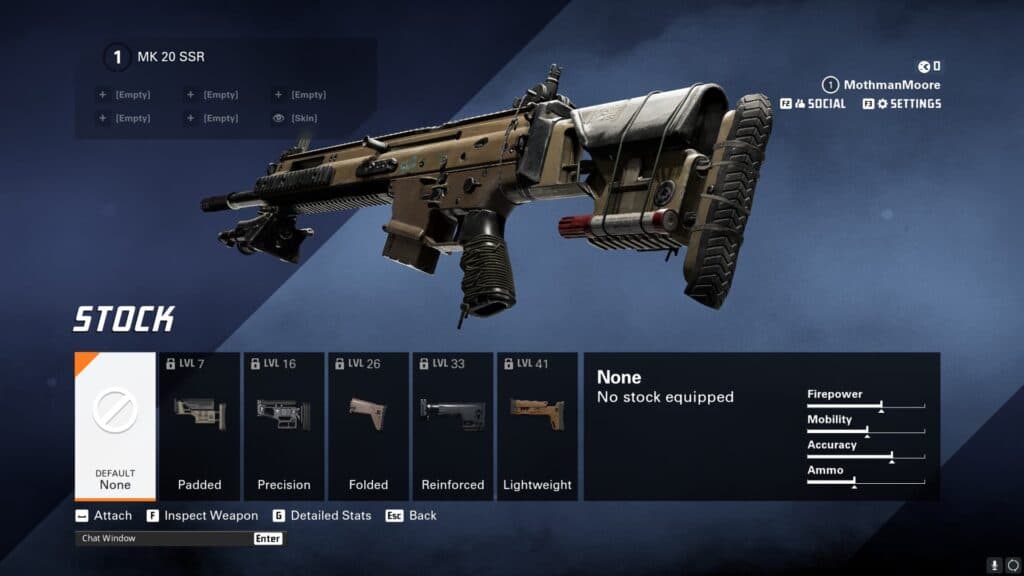1024x576 pixels.
Task: Open the weapon Skin slot
Action: point(298,118)
